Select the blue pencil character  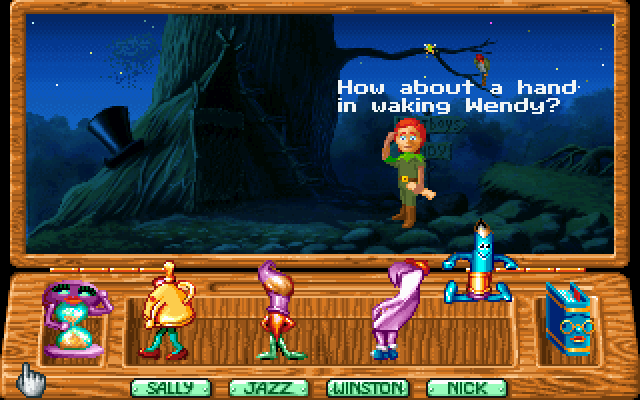pos(484,263)
